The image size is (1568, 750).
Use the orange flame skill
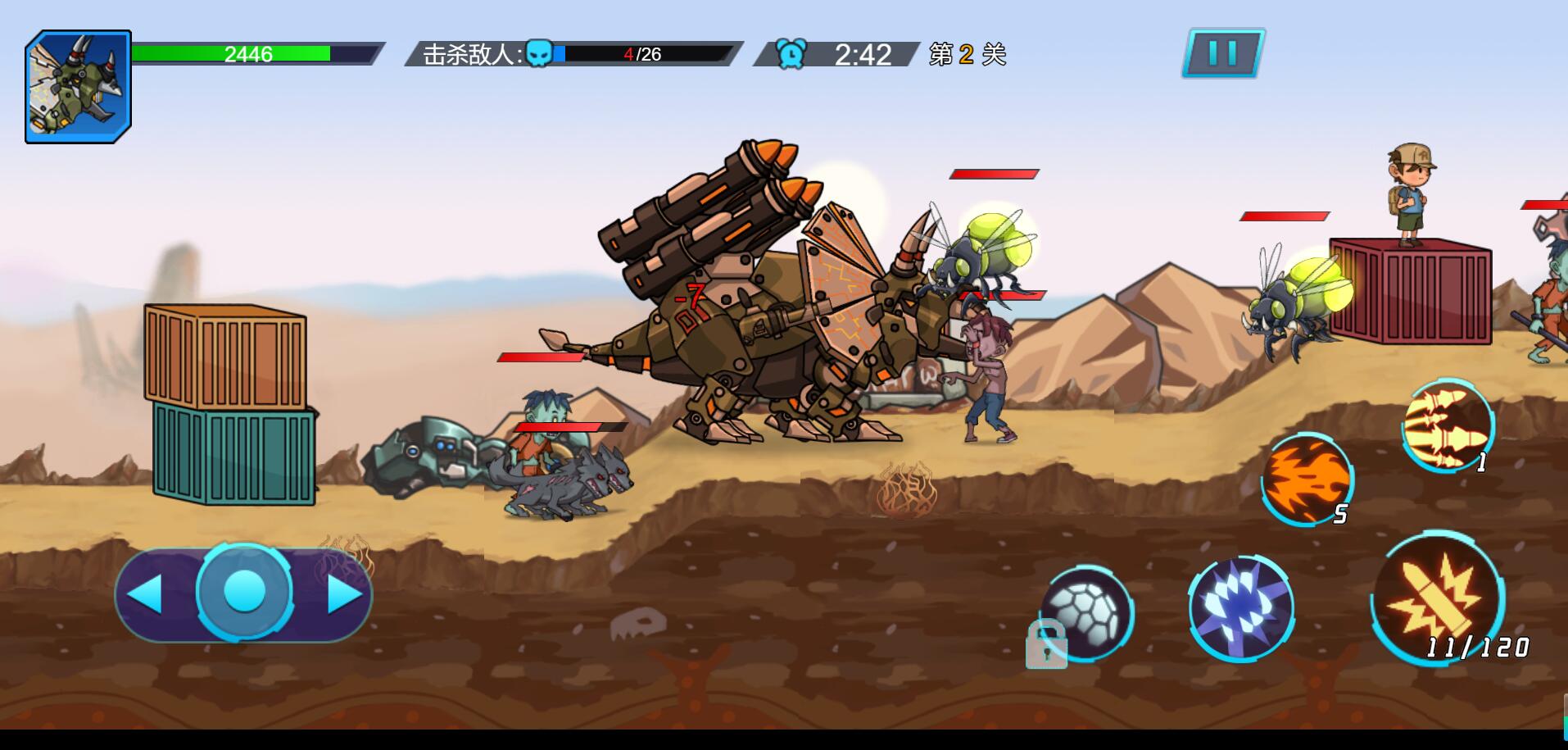tap(1306, 478)
